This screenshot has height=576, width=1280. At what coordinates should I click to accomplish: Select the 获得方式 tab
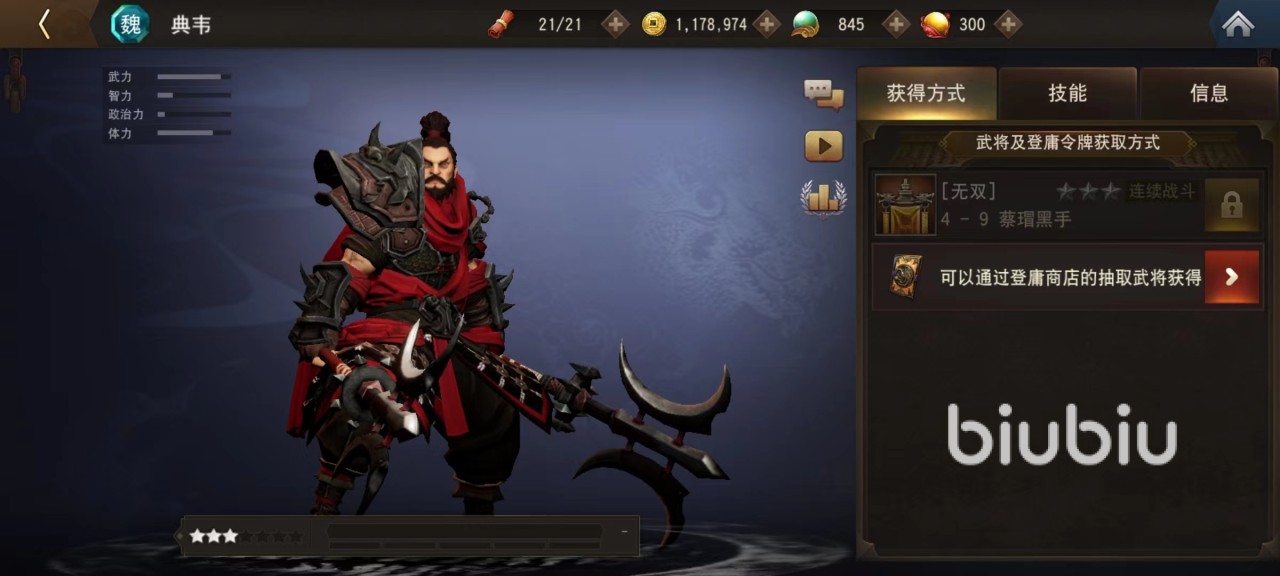pyautogui.click(x=926, y=94)
